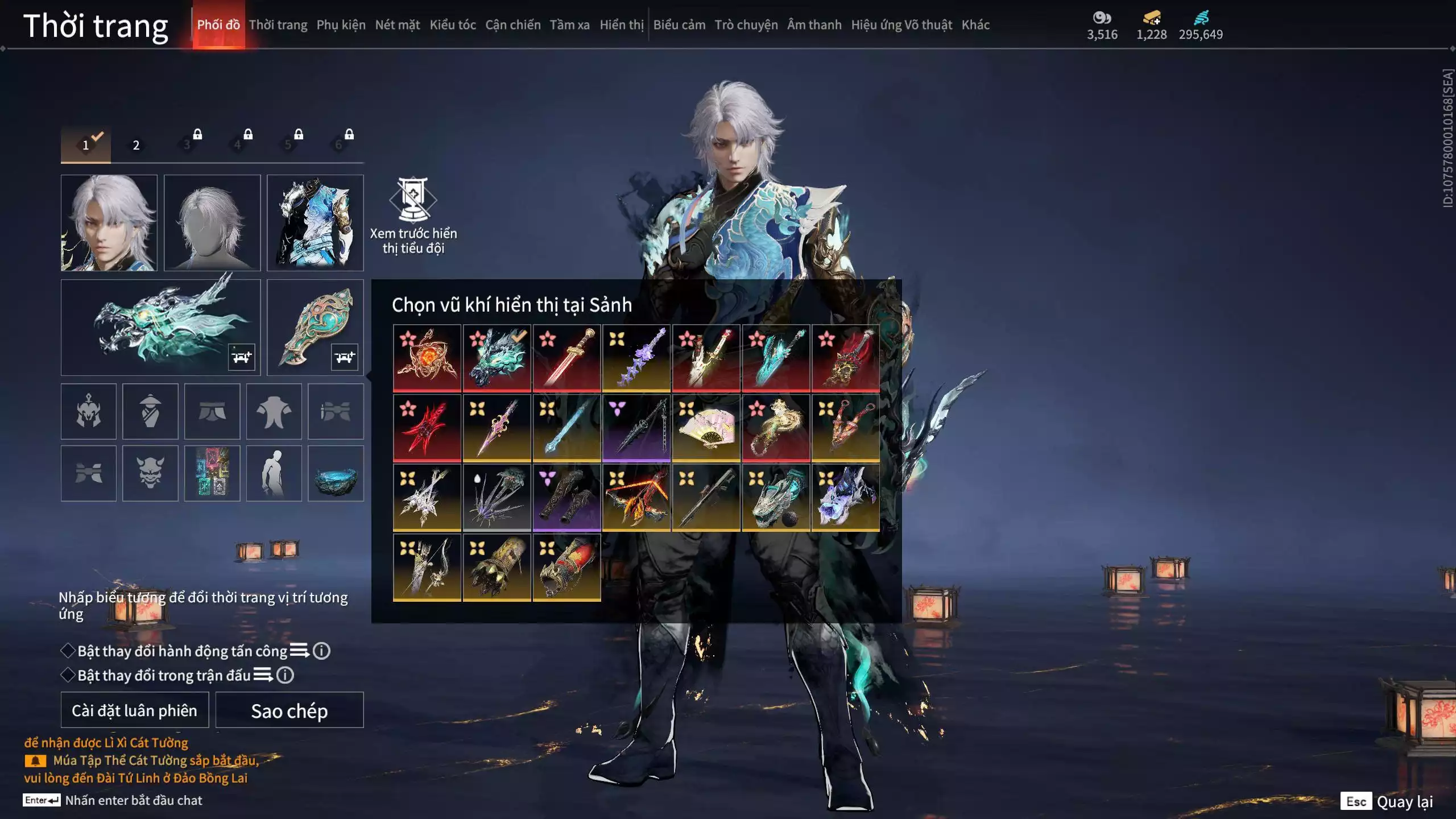
Task: Click the teal dragon head weapon slot
Action: (160, 327)
